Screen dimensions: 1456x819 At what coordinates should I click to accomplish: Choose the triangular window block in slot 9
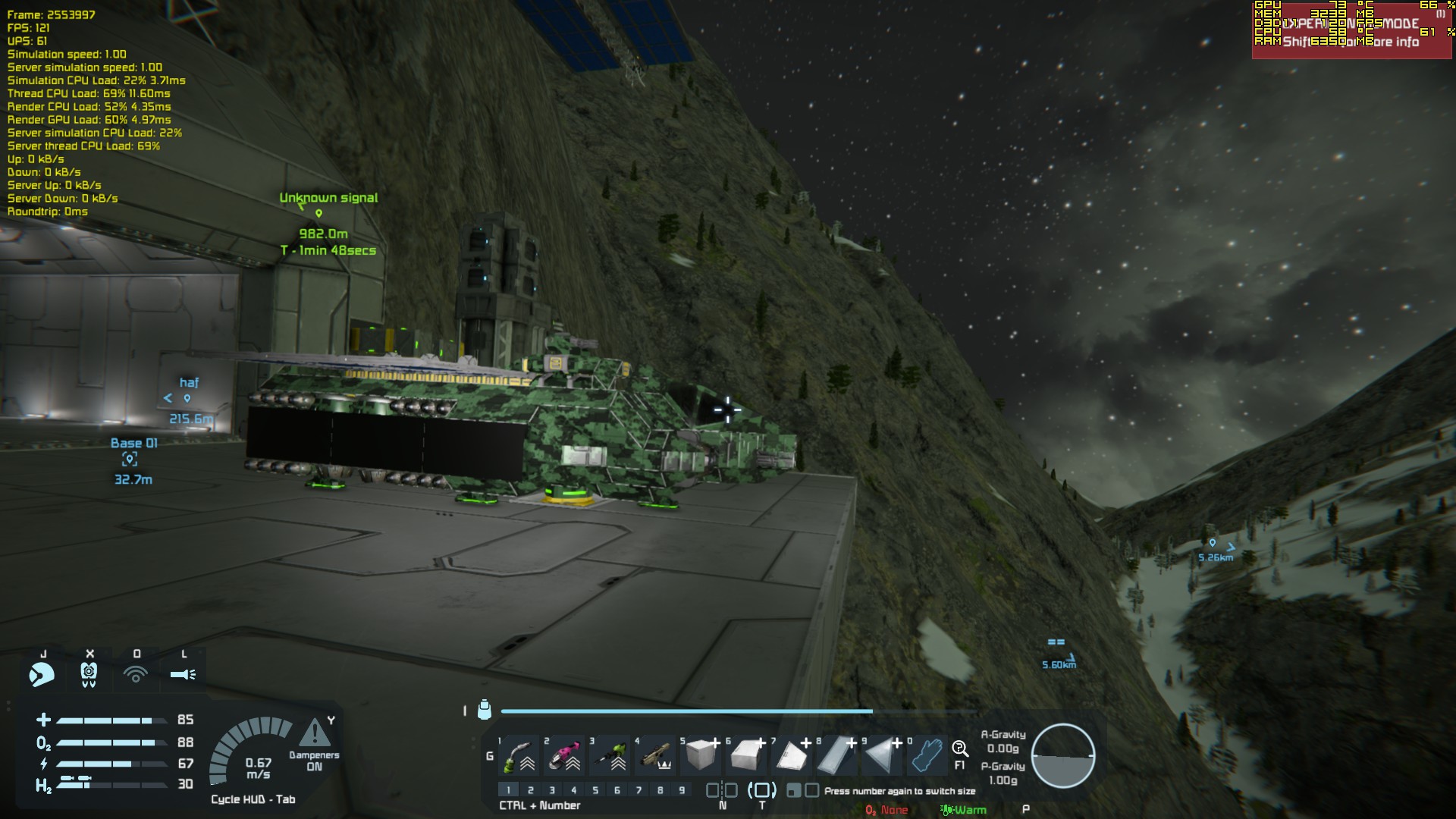click(882, 755)
